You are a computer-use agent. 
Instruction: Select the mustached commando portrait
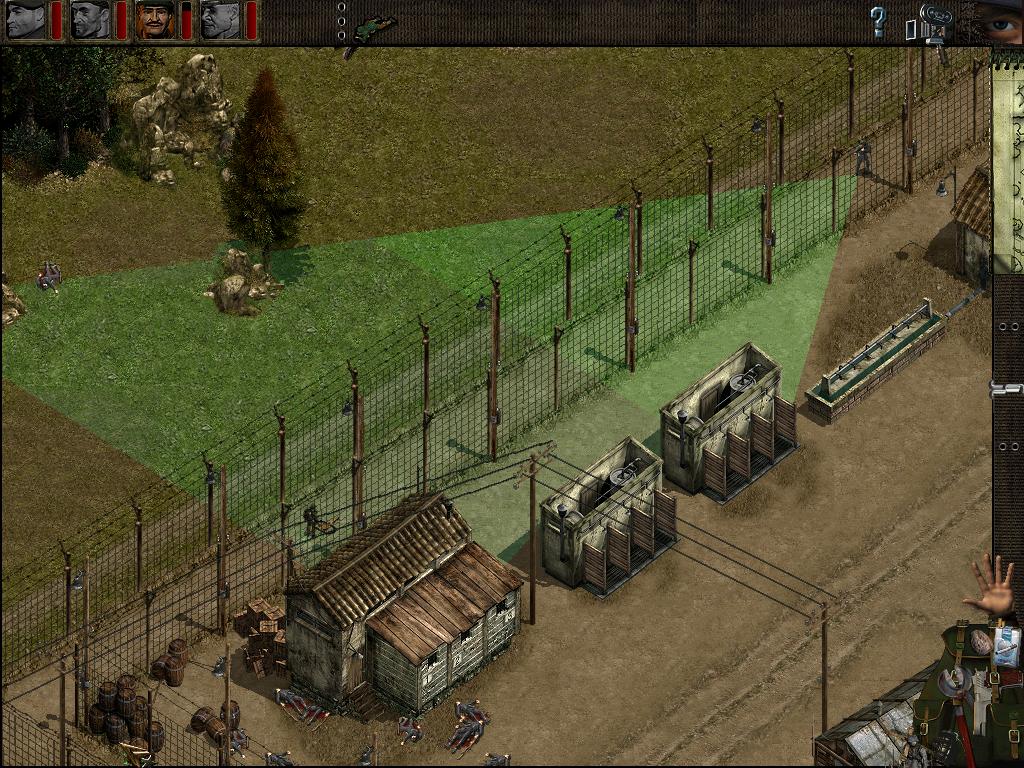click(155, 20)
